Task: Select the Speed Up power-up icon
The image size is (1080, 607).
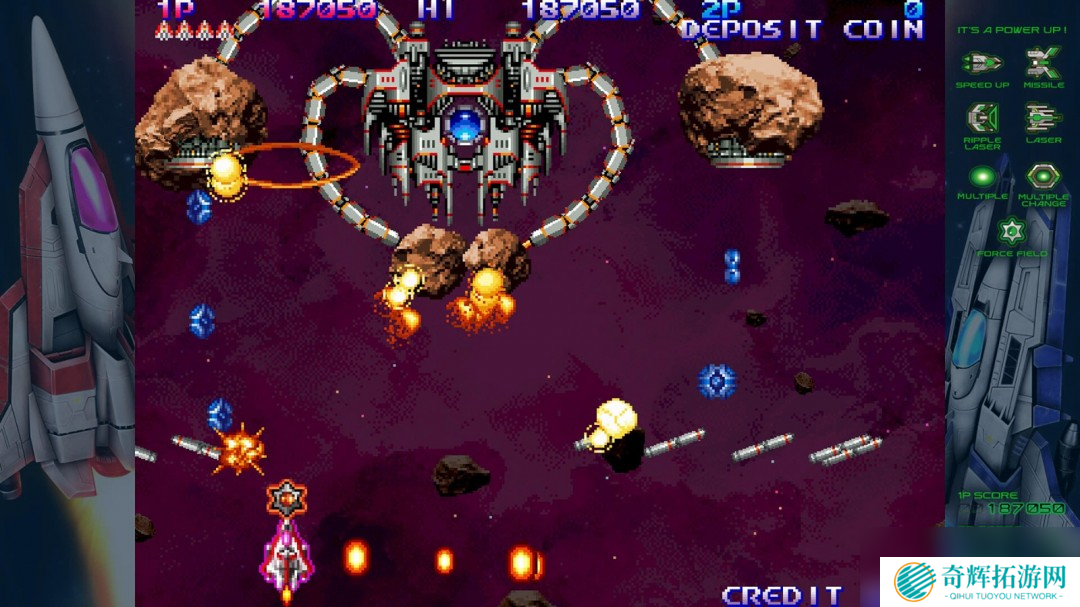Action: coord(982,63)
